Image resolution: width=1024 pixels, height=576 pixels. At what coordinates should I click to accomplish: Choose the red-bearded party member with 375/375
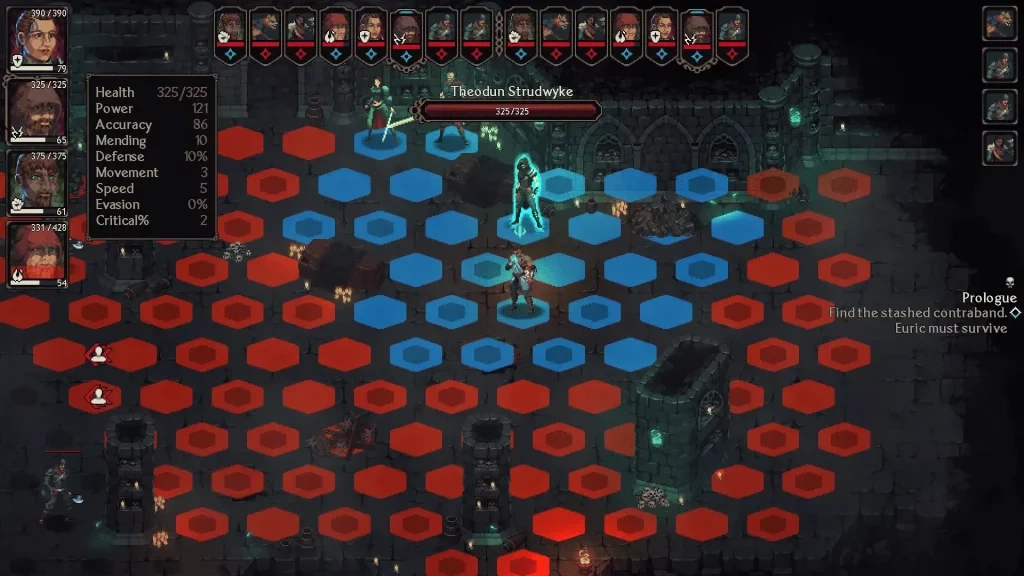pos(38,179)
